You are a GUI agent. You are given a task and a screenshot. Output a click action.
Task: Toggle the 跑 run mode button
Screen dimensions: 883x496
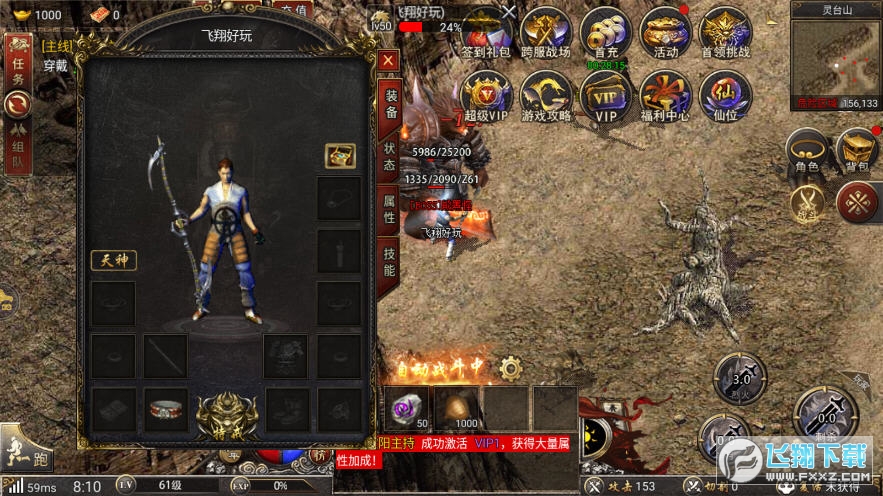click(x=26, y=448)
